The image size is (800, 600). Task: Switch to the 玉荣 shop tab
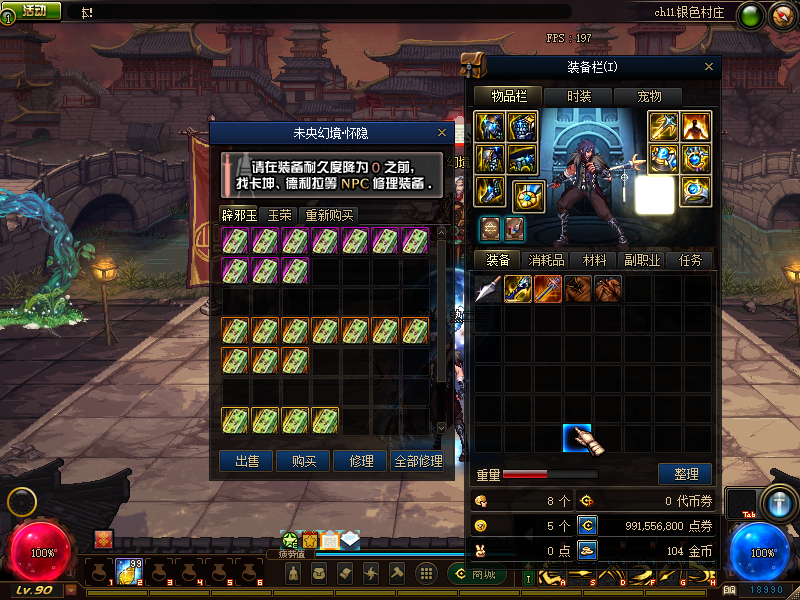coord(280,215)
